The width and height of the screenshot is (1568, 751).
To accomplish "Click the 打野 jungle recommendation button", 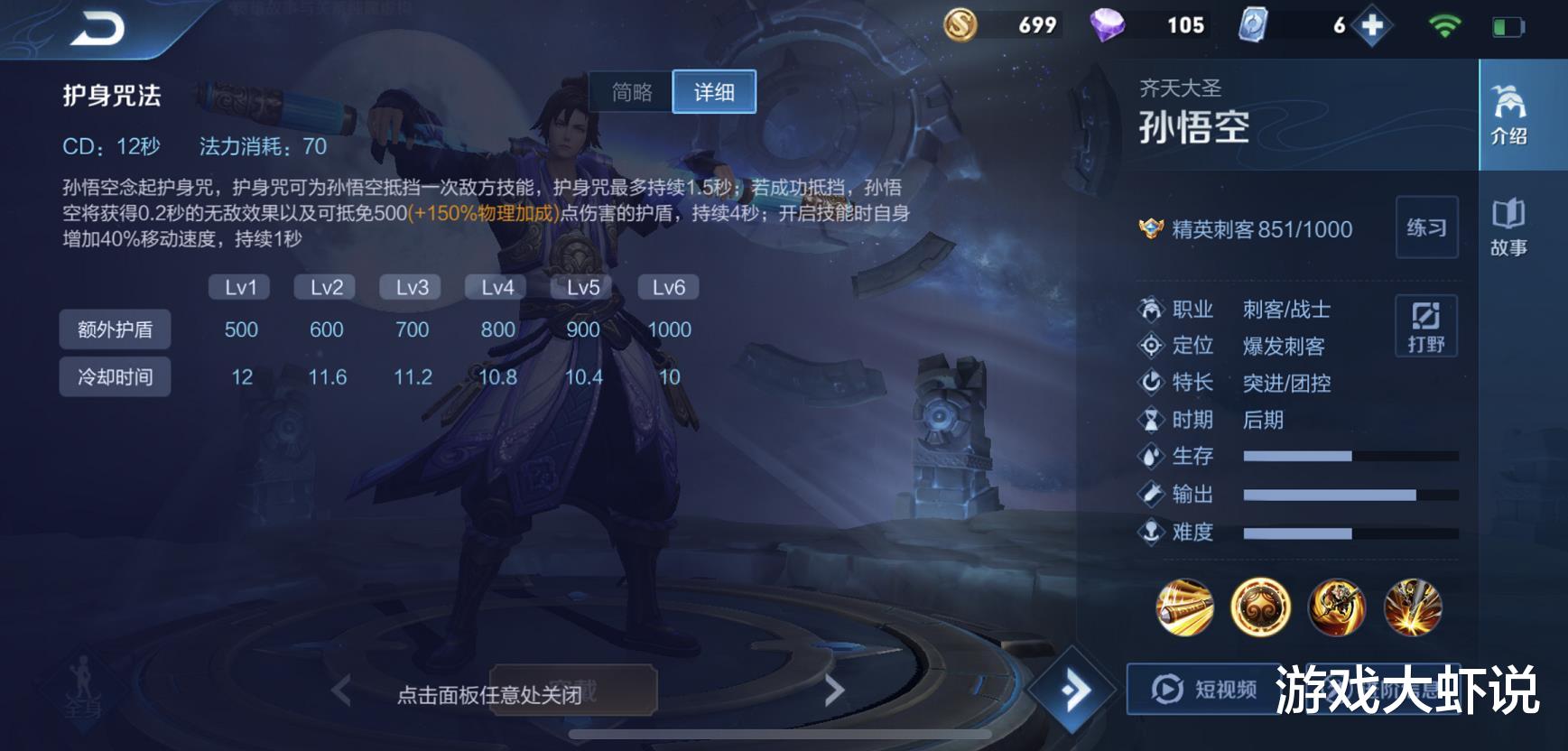I will click(1427, 327).
